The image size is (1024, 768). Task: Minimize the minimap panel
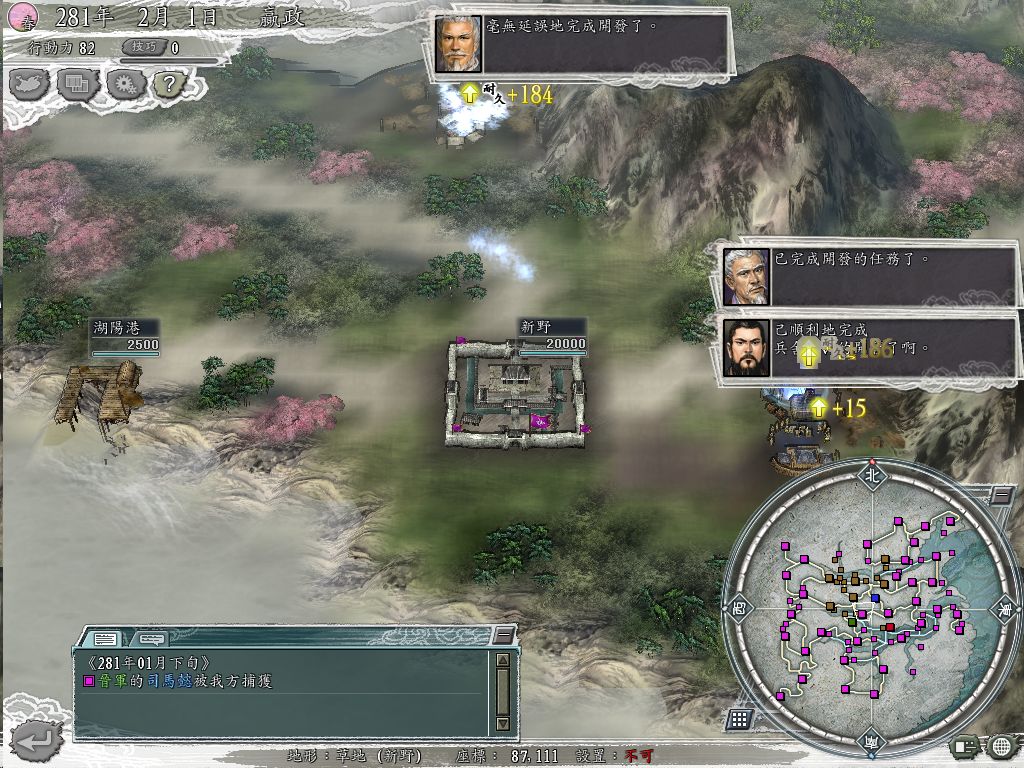[x=1001, y=495]
